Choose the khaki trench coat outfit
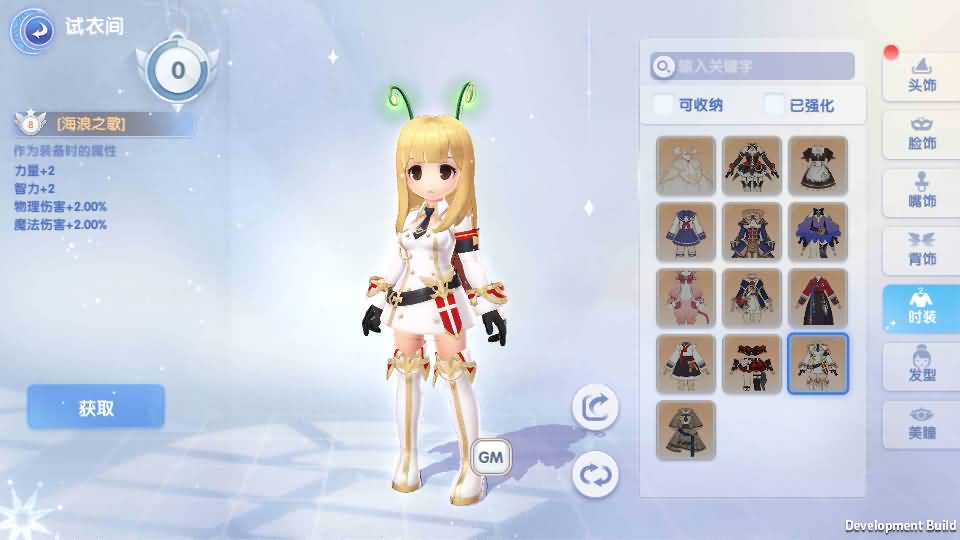960x540 pixels. coord(686,430)
